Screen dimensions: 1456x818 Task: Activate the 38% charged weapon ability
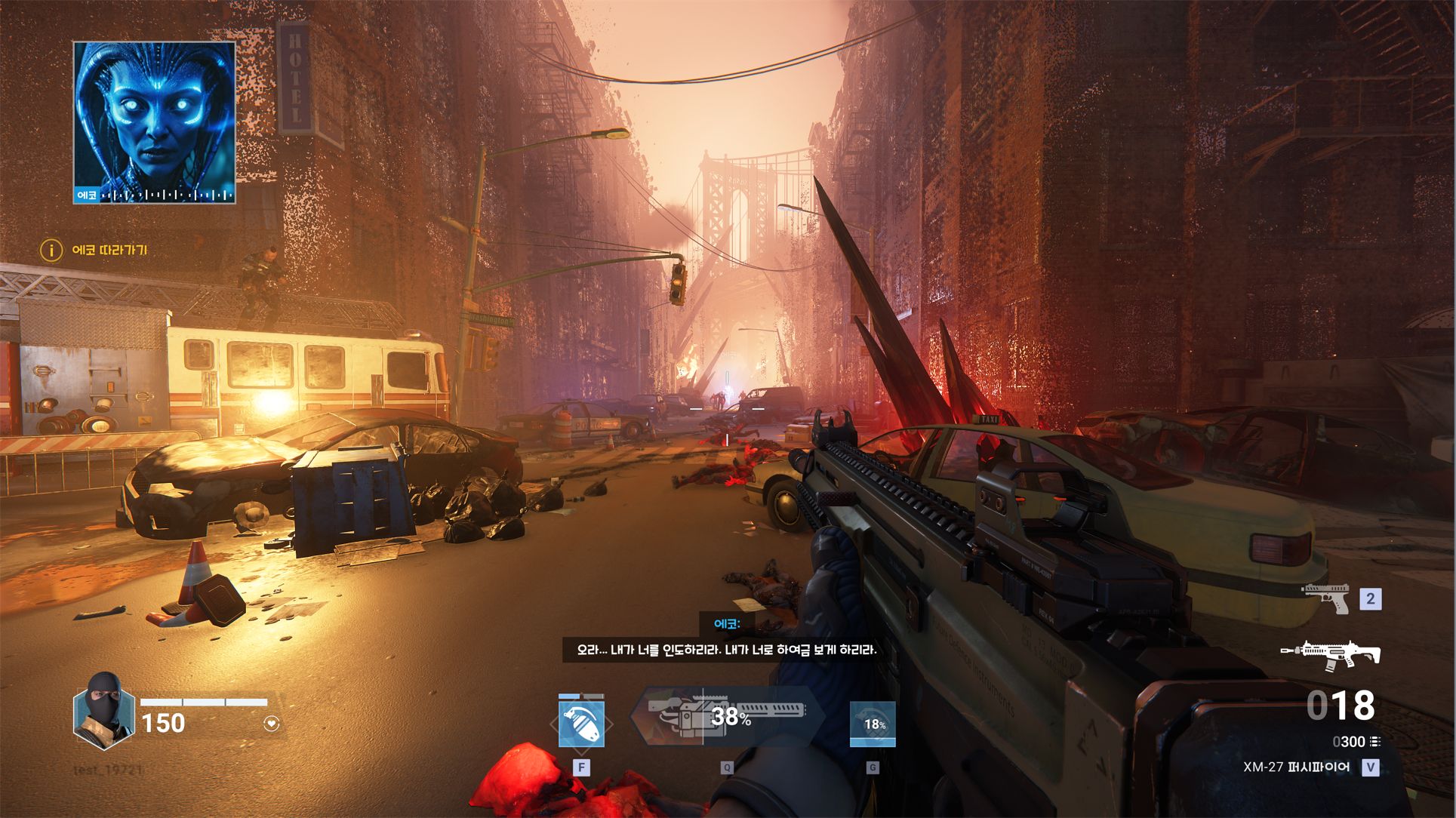click(728, 715)
